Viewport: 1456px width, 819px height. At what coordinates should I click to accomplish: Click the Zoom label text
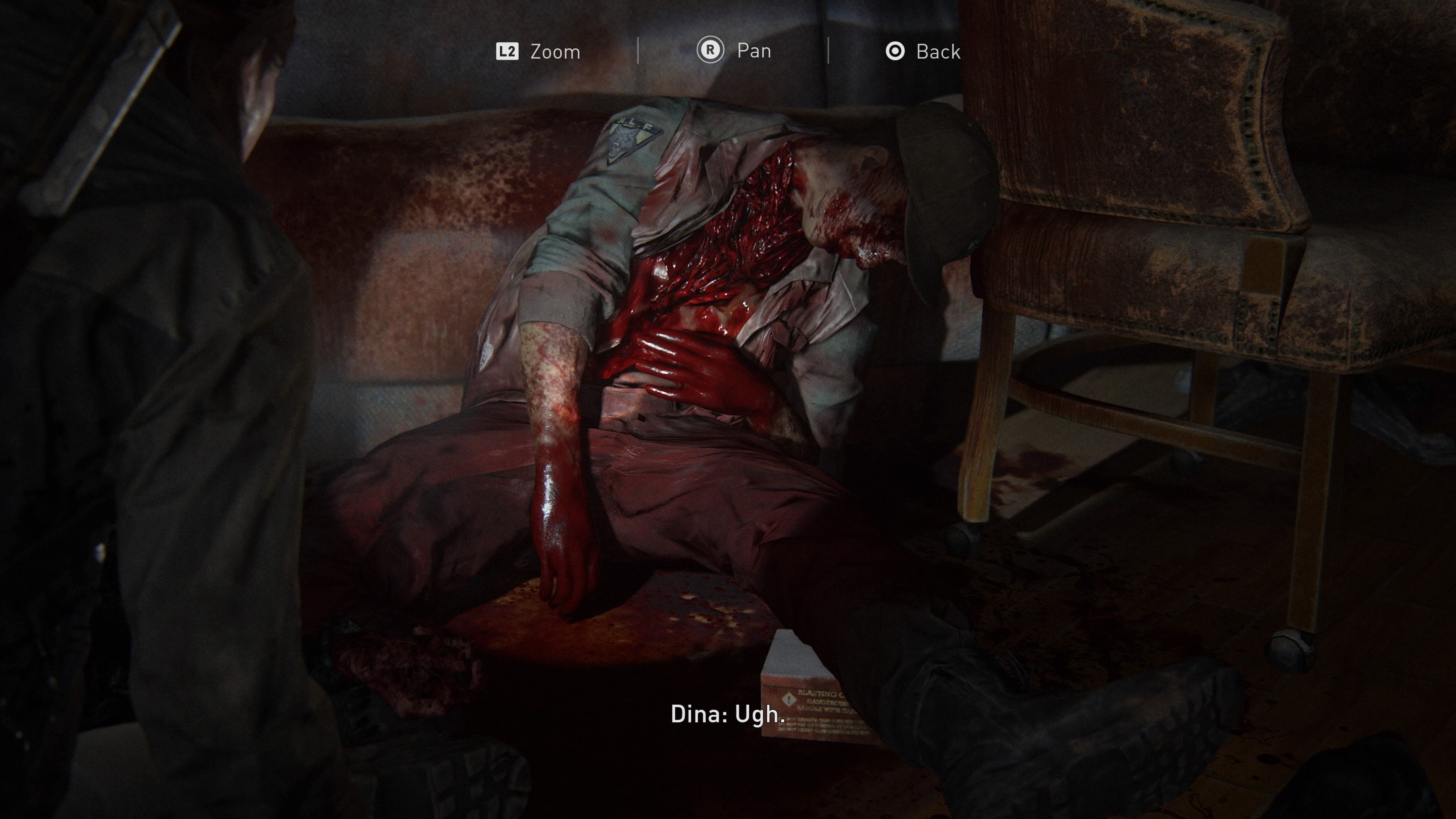[x=554, y=51]
